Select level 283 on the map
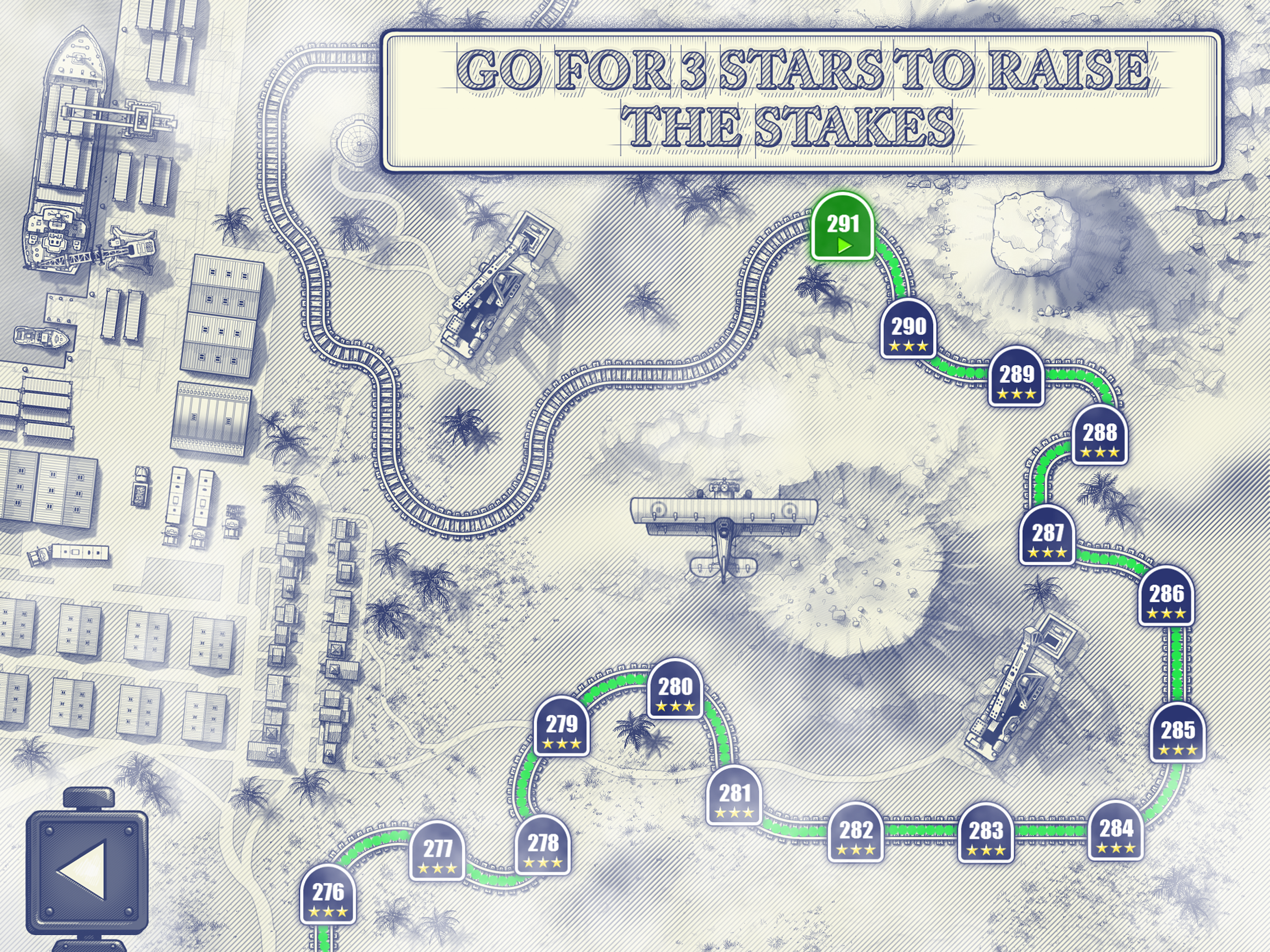Image resolution: width=1270 pixels, height=952 pixels. tap(986, 834)
